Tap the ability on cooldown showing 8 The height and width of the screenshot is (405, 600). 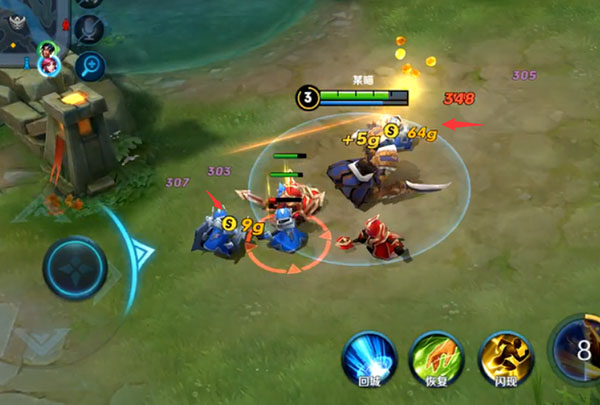(x=580, y=350)
